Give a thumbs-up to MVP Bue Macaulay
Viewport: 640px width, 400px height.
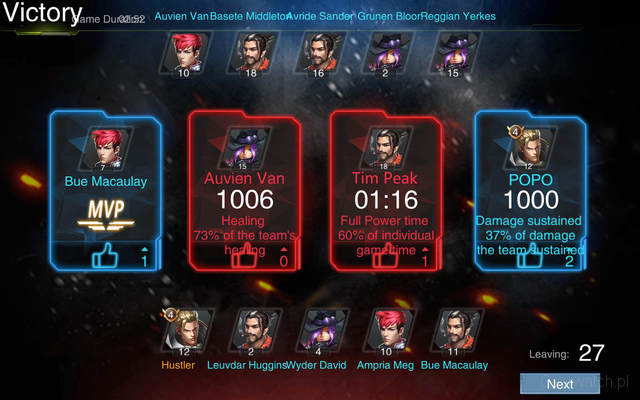[x=105, y=256]
